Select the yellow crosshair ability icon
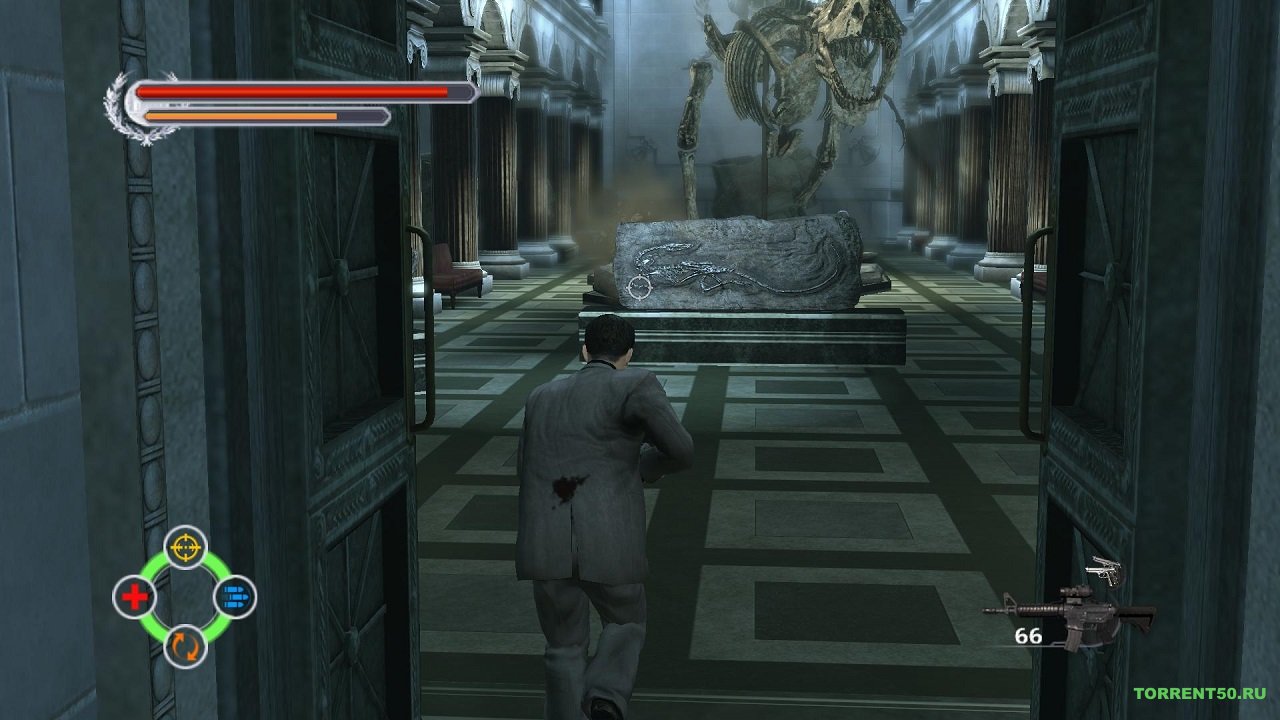1280x720 pixels. [x=185, y=547]
